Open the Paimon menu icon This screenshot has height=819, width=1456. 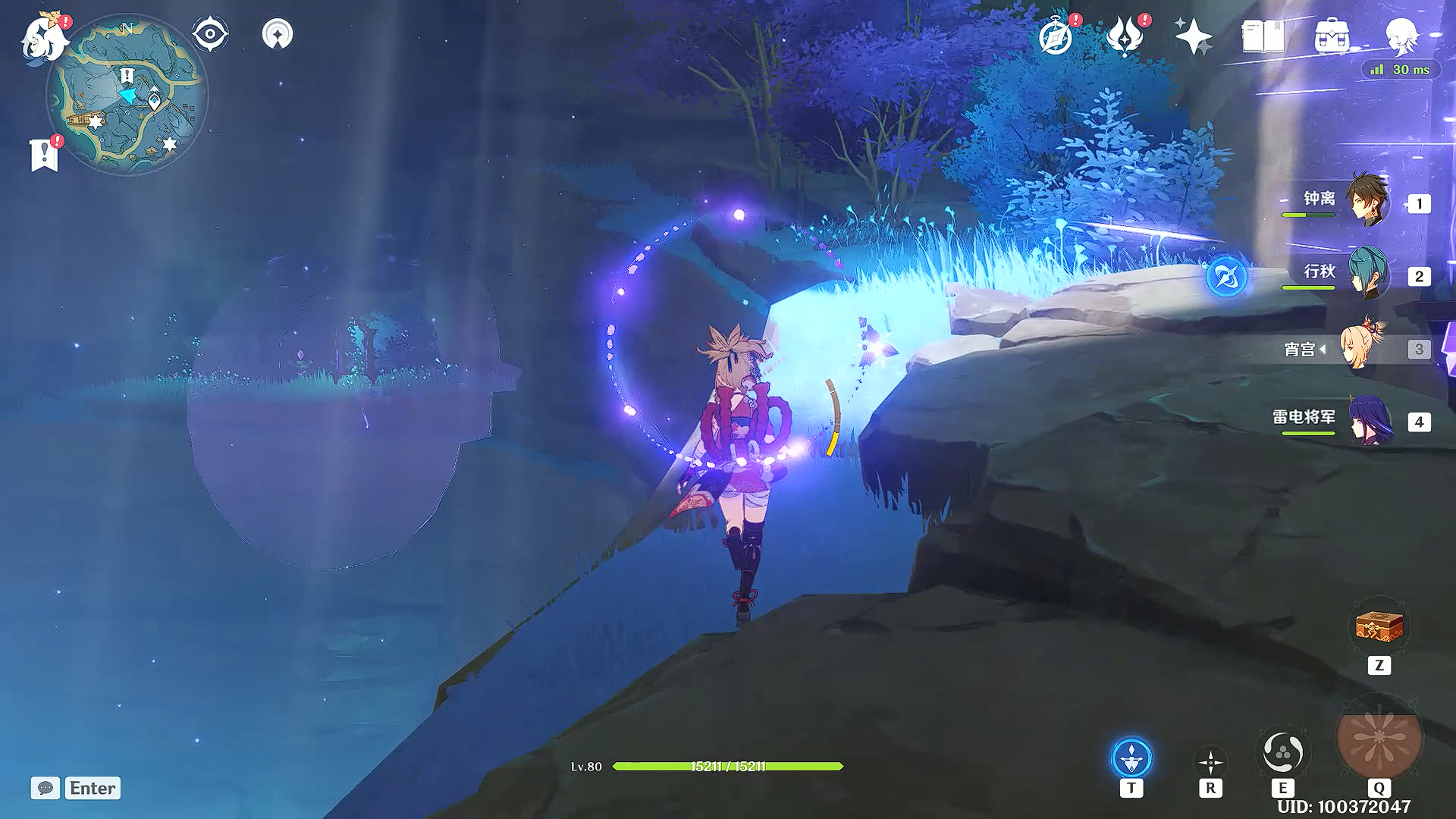point(44,38)
